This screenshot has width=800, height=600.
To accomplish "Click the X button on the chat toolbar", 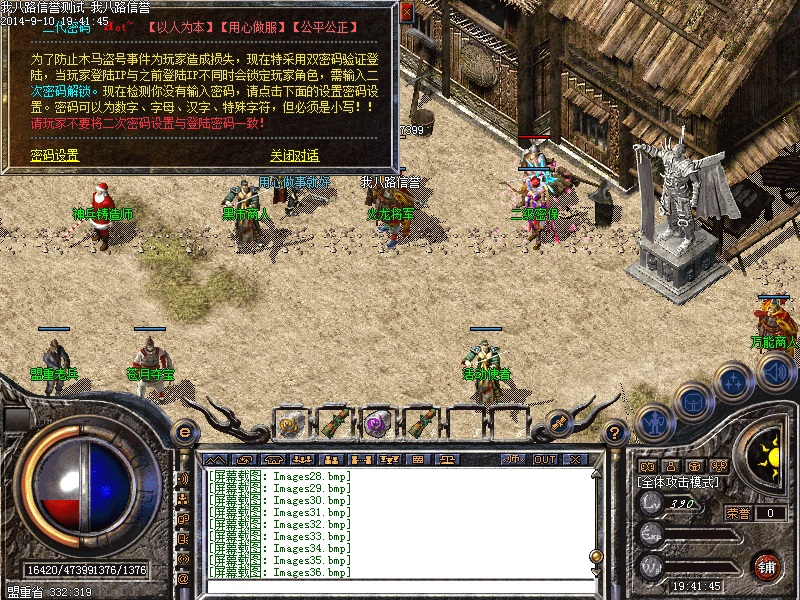I will tap(575, 459).
